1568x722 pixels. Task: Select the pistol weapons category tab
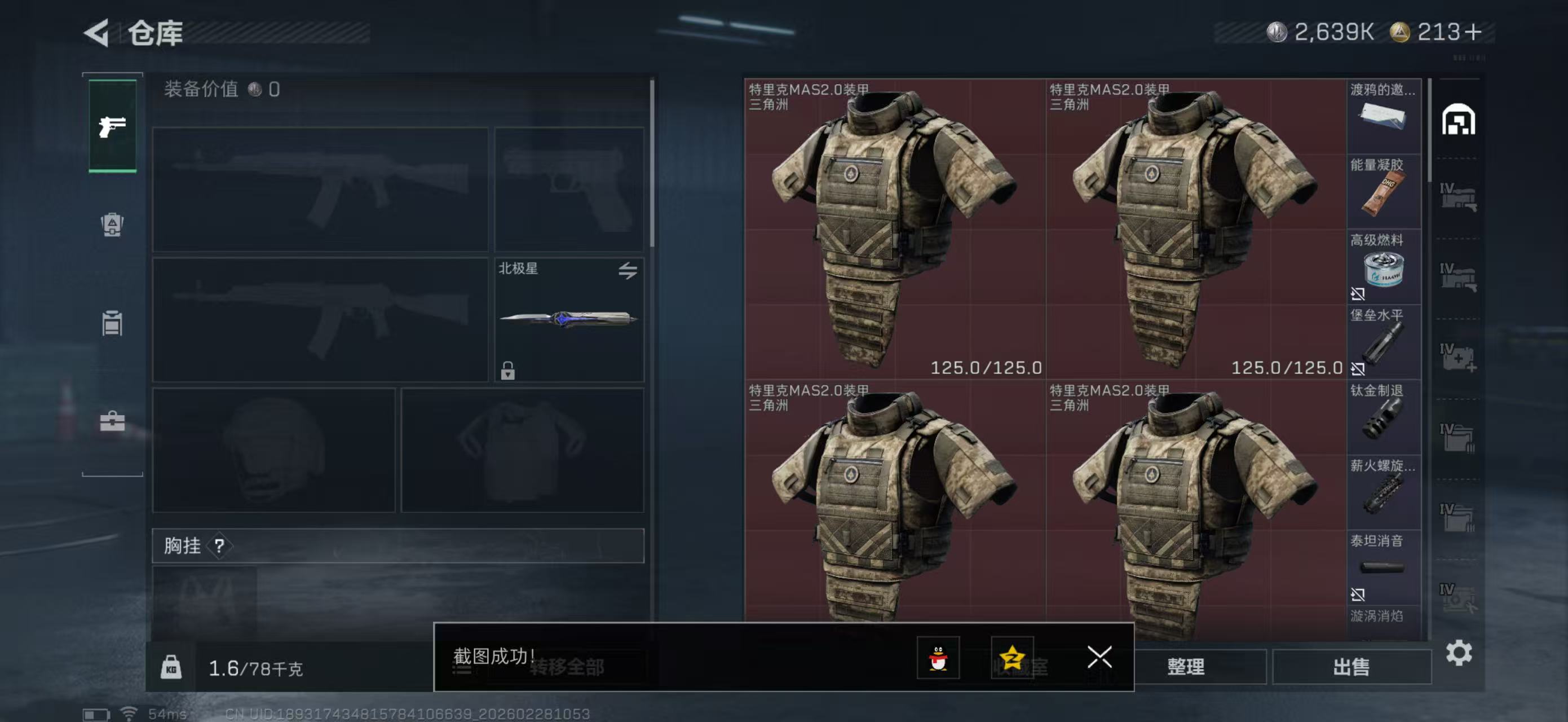[x=112, y=126]
